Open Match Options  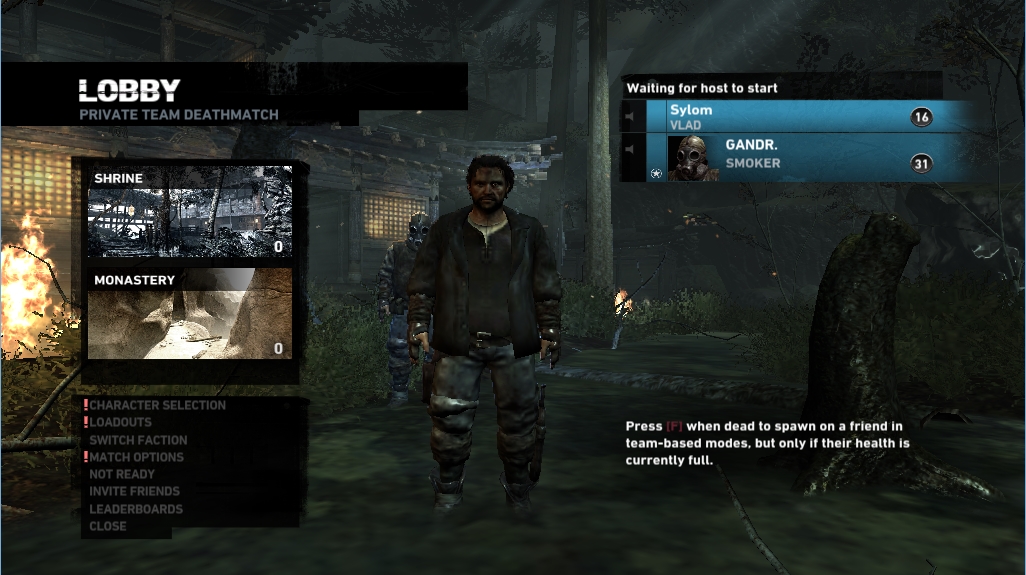pos(136,457)
